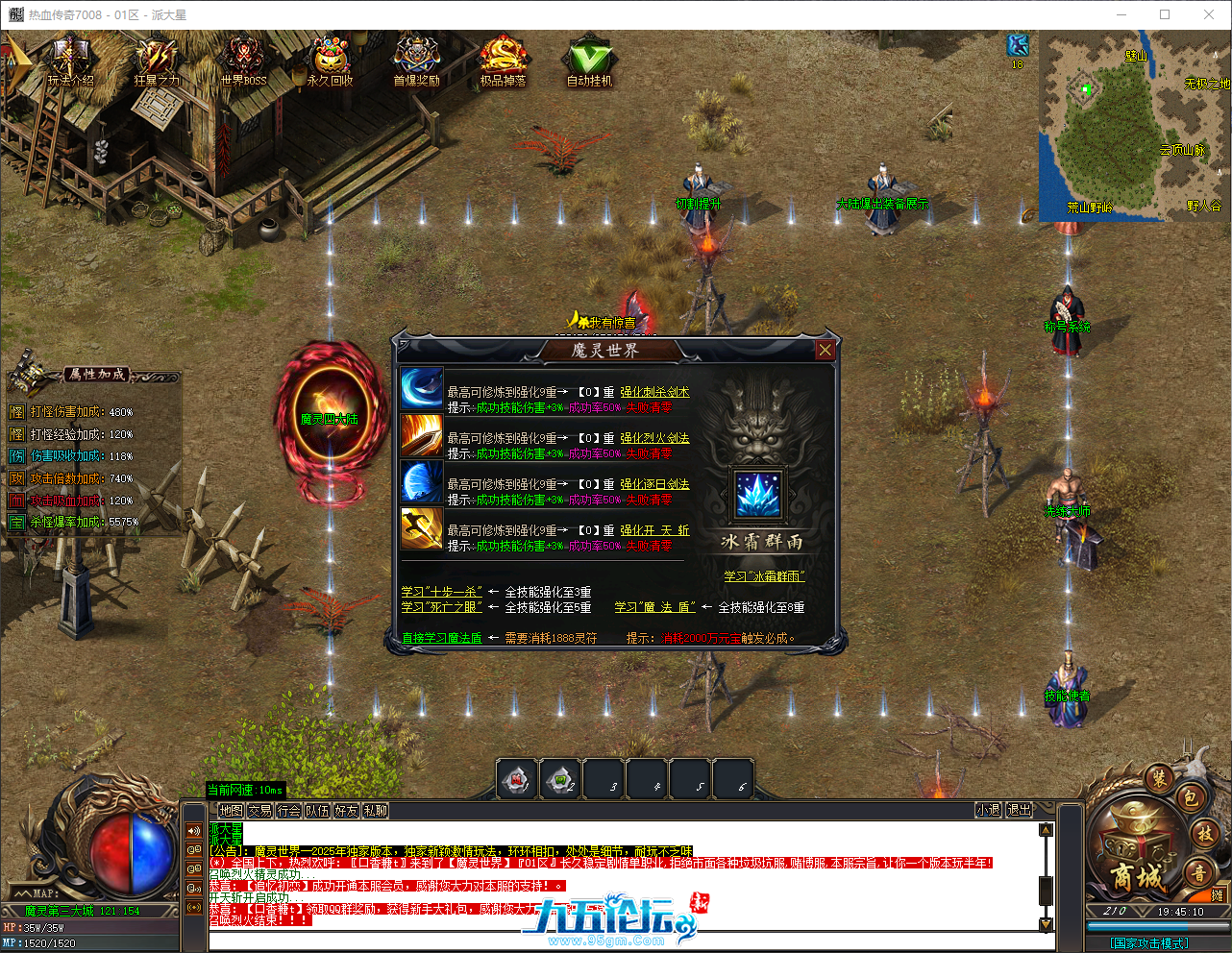The image size is (1232, 953).
Task: Mute chat with the speaker icon
Action: pos(193,830)
